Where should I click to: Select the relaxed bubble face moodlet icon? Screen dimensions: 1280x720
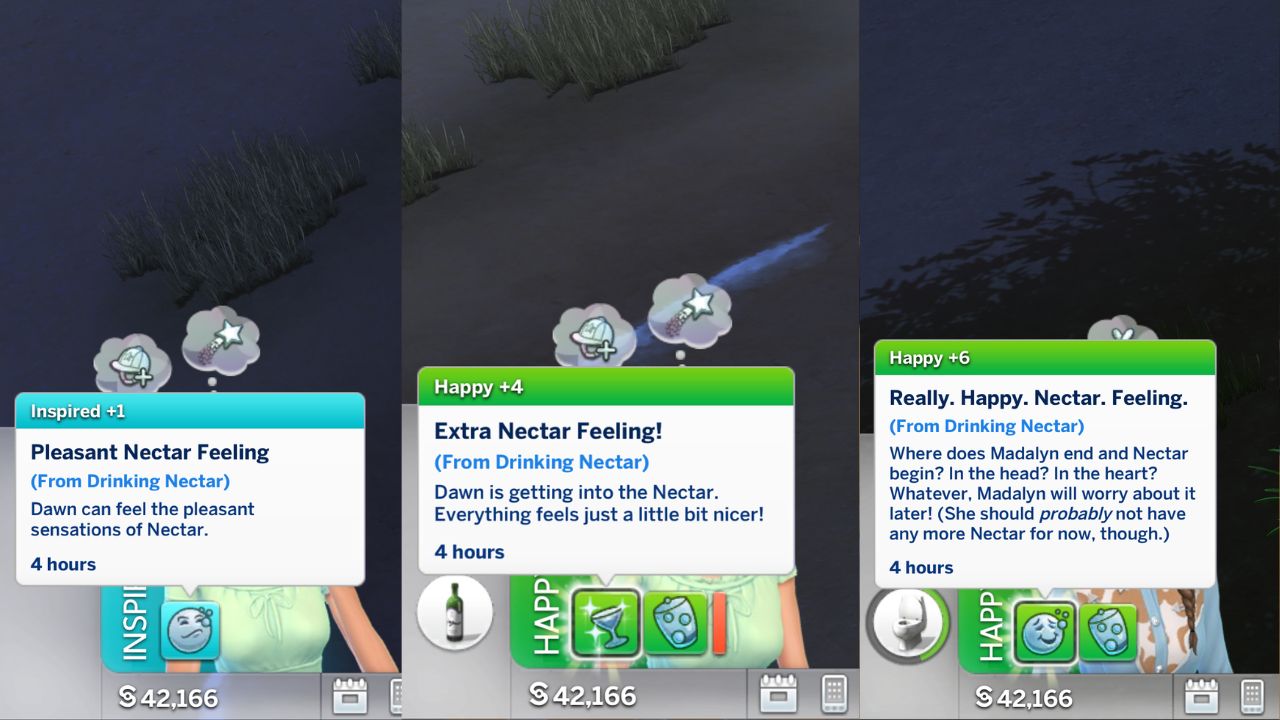[x=1045, y=624]
